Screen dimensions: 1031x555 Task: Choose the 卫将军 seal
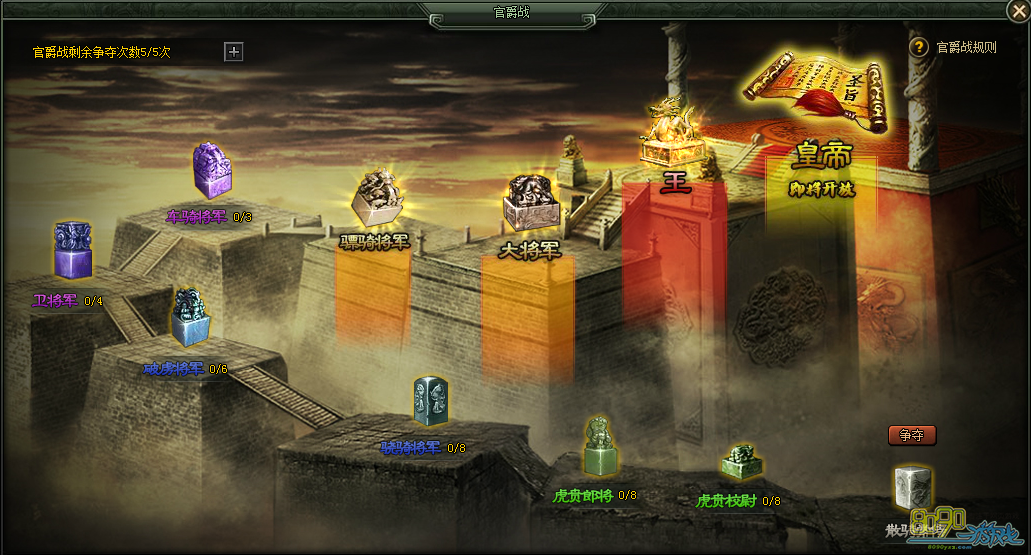73,250
